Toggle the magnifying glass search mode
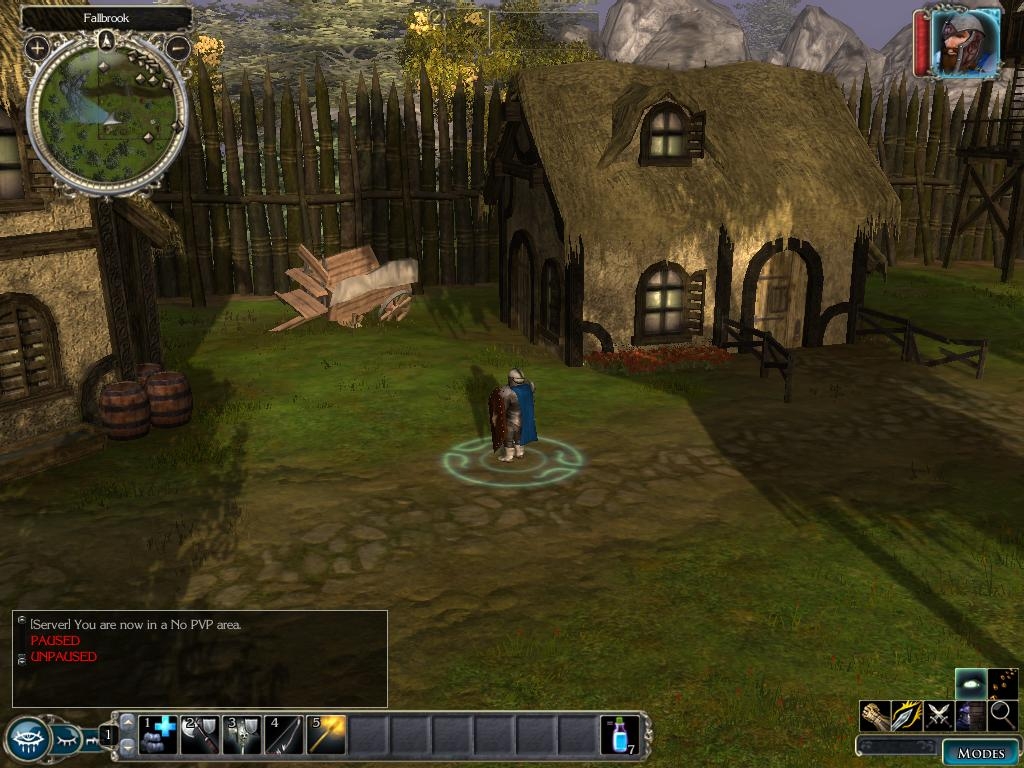The height and width of the screenshot is (768, 1024). point(1003,715)
